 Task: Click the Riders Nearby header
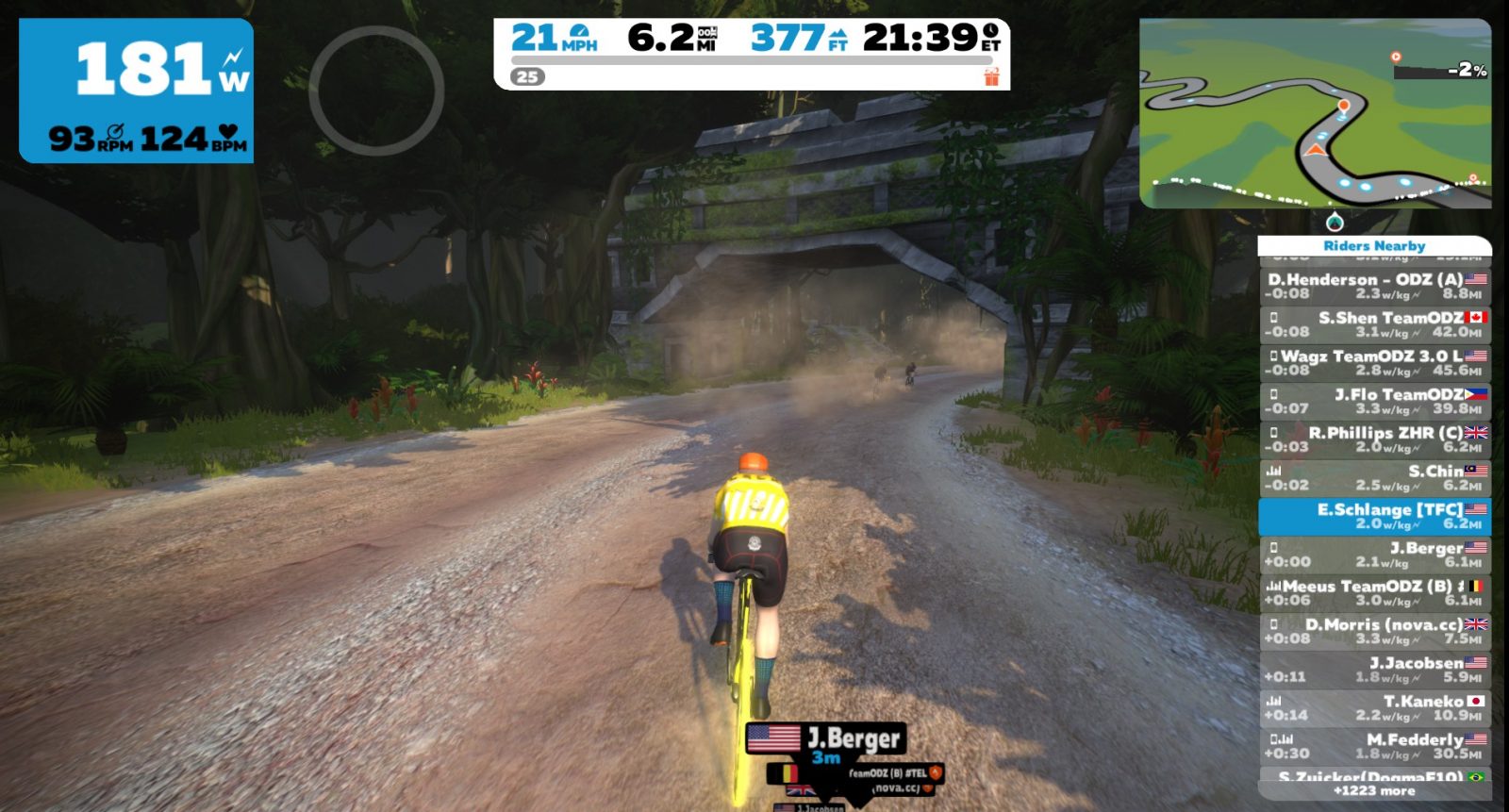(x=1374, y=246)
